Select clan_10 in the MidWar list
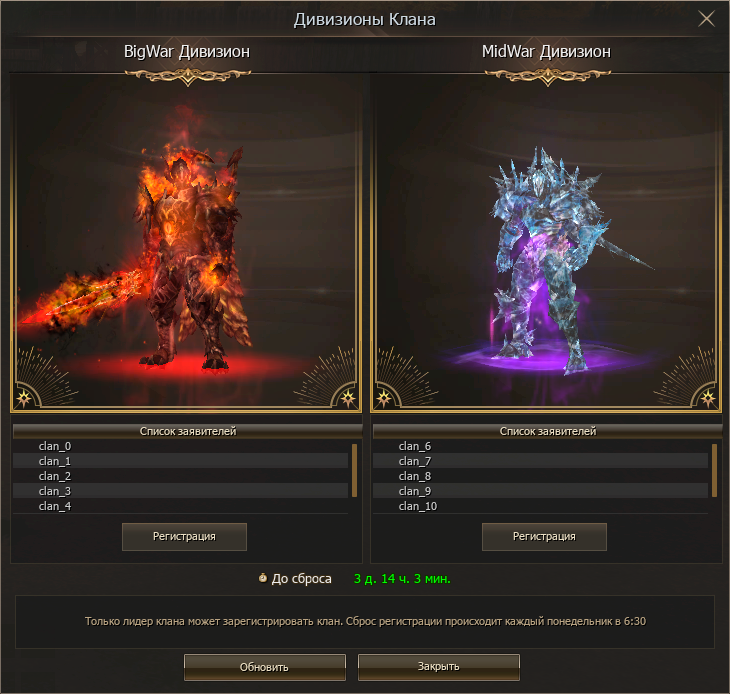Image resolution: width=730 pixels, height=694 pixels. 540,506
